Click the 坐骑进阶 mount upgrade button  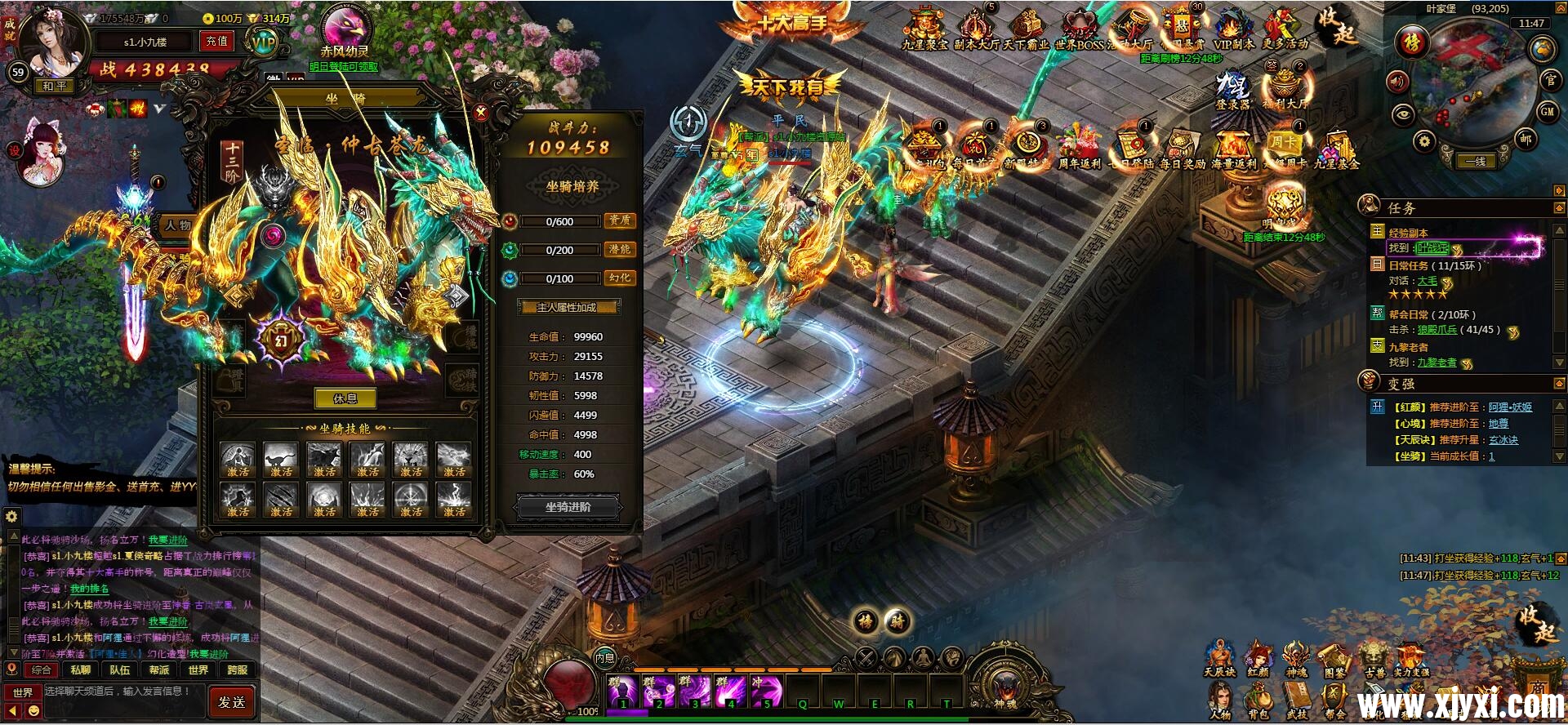tap(568, 507)
